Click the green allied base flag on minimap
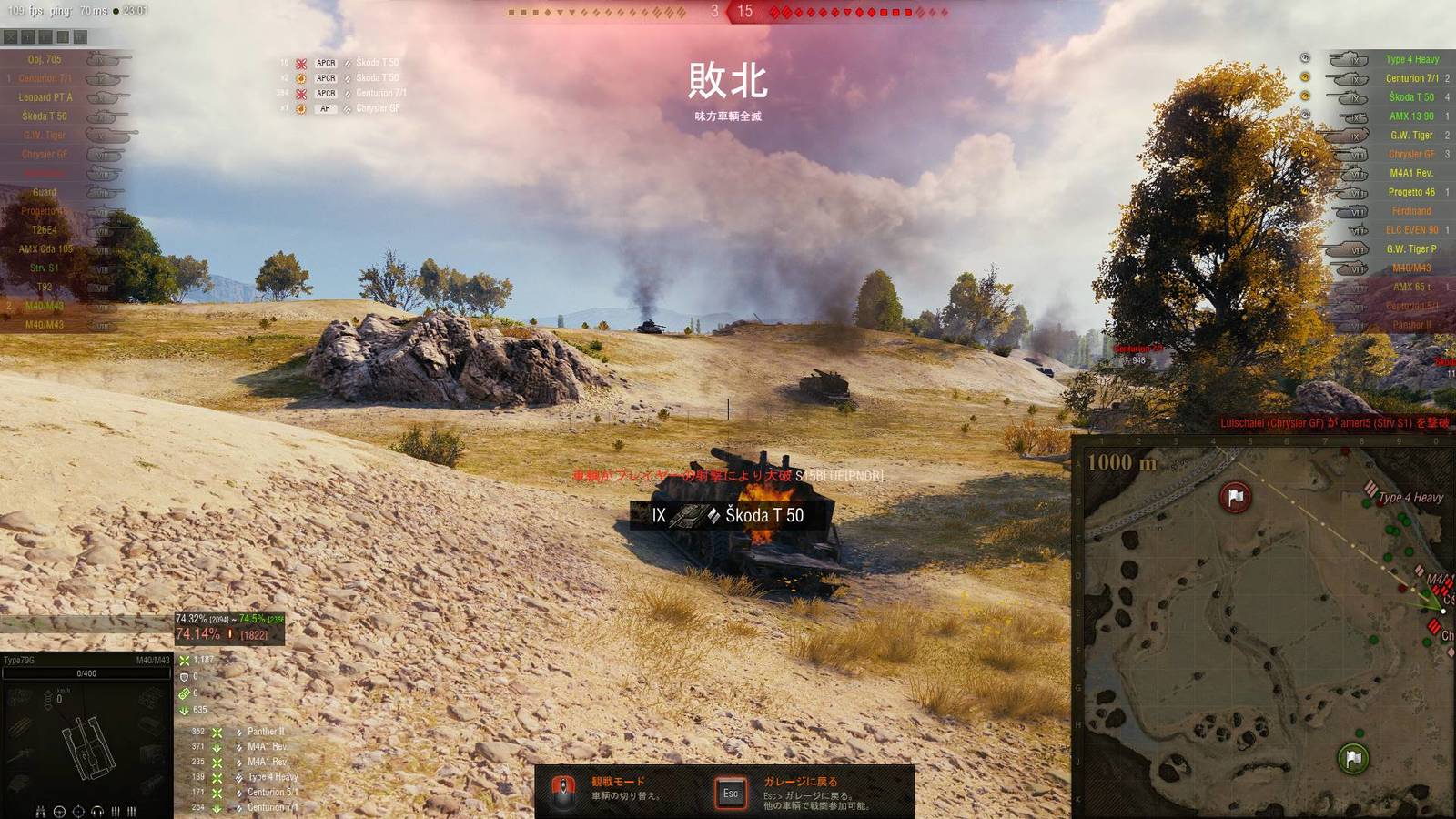 1353,758
